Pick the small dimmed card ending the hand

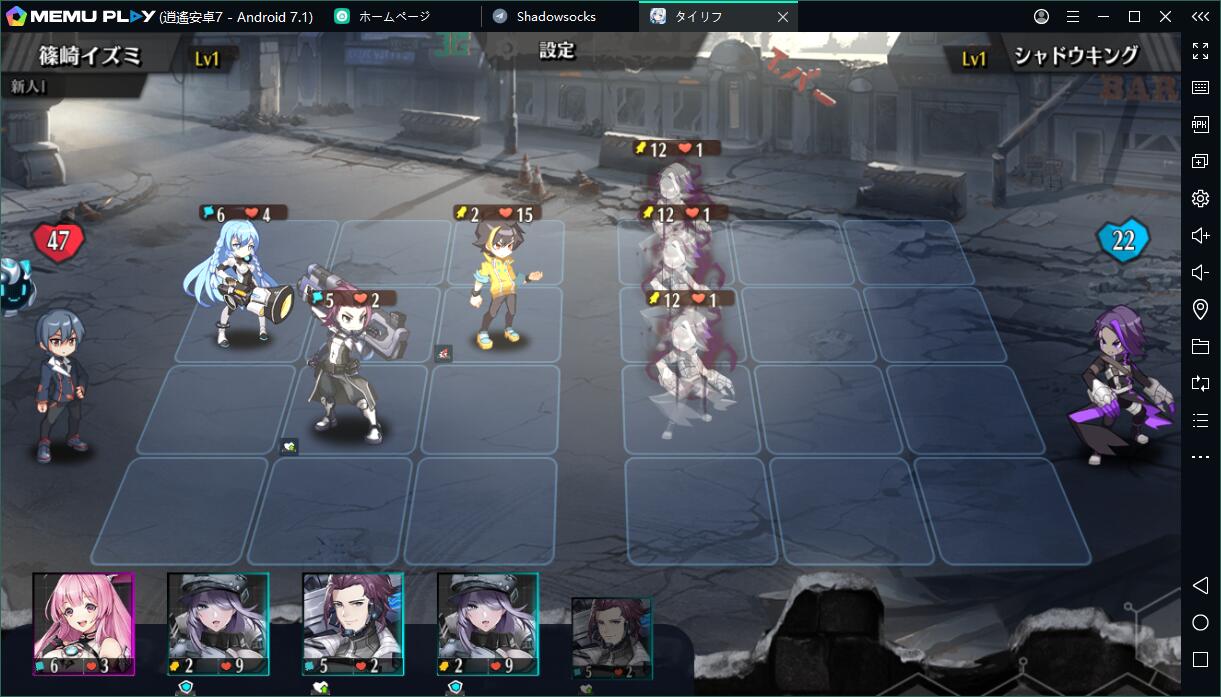[x=611, y=638]
